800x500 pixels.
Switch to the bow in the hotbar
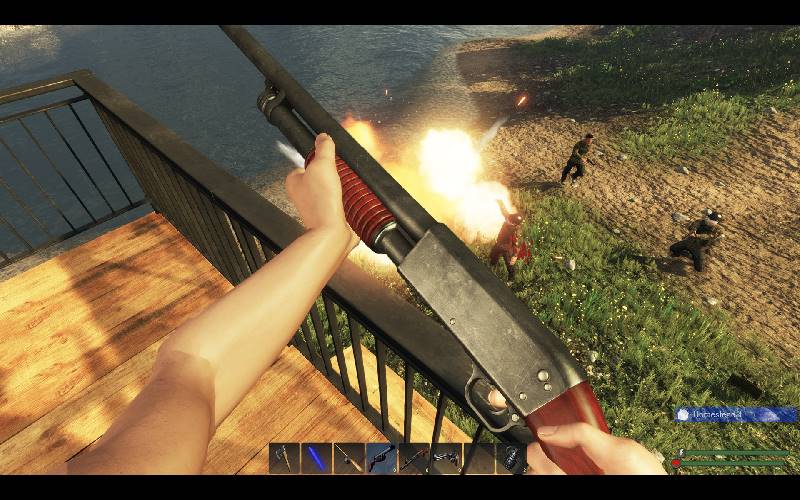pos(414,458)
